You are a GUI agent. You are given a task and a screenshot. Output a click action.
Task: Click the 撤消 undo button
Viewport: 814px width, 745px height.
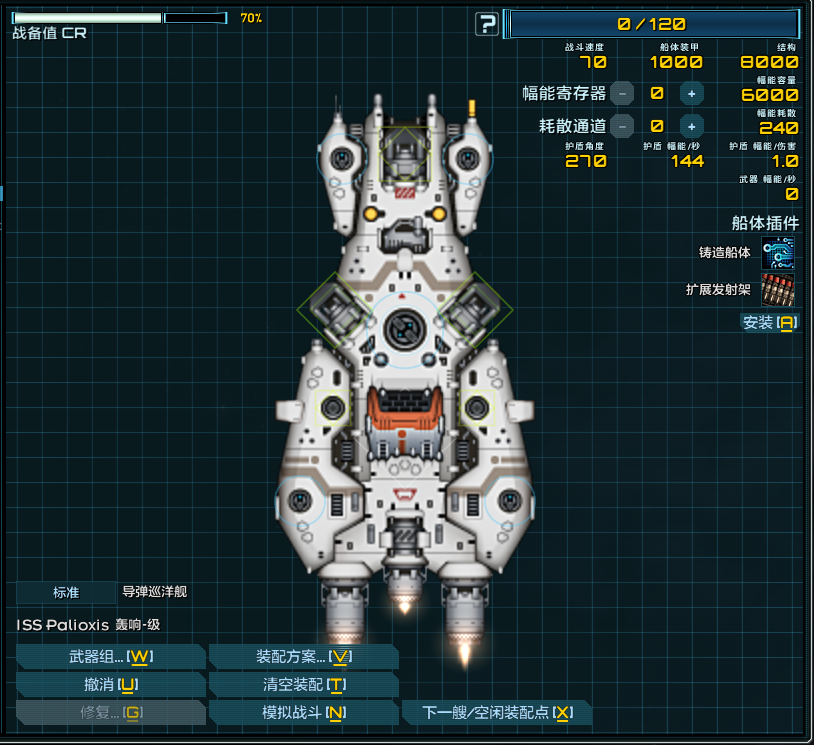110,685
